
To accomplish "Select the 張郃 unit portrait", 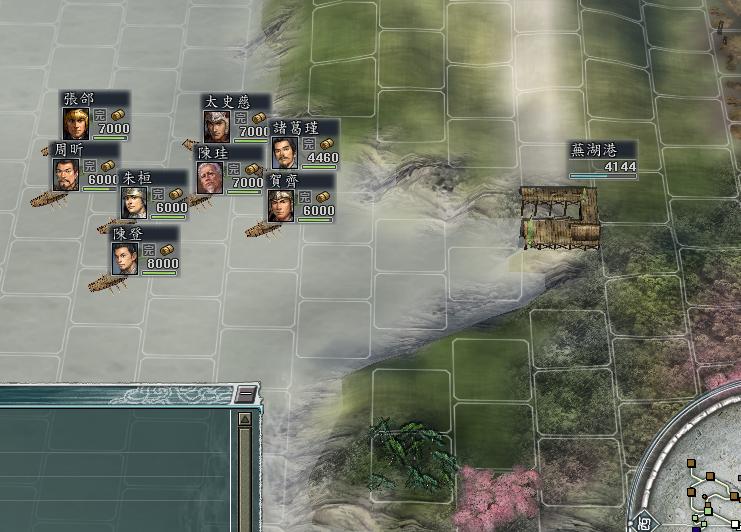I will point(75,123).
